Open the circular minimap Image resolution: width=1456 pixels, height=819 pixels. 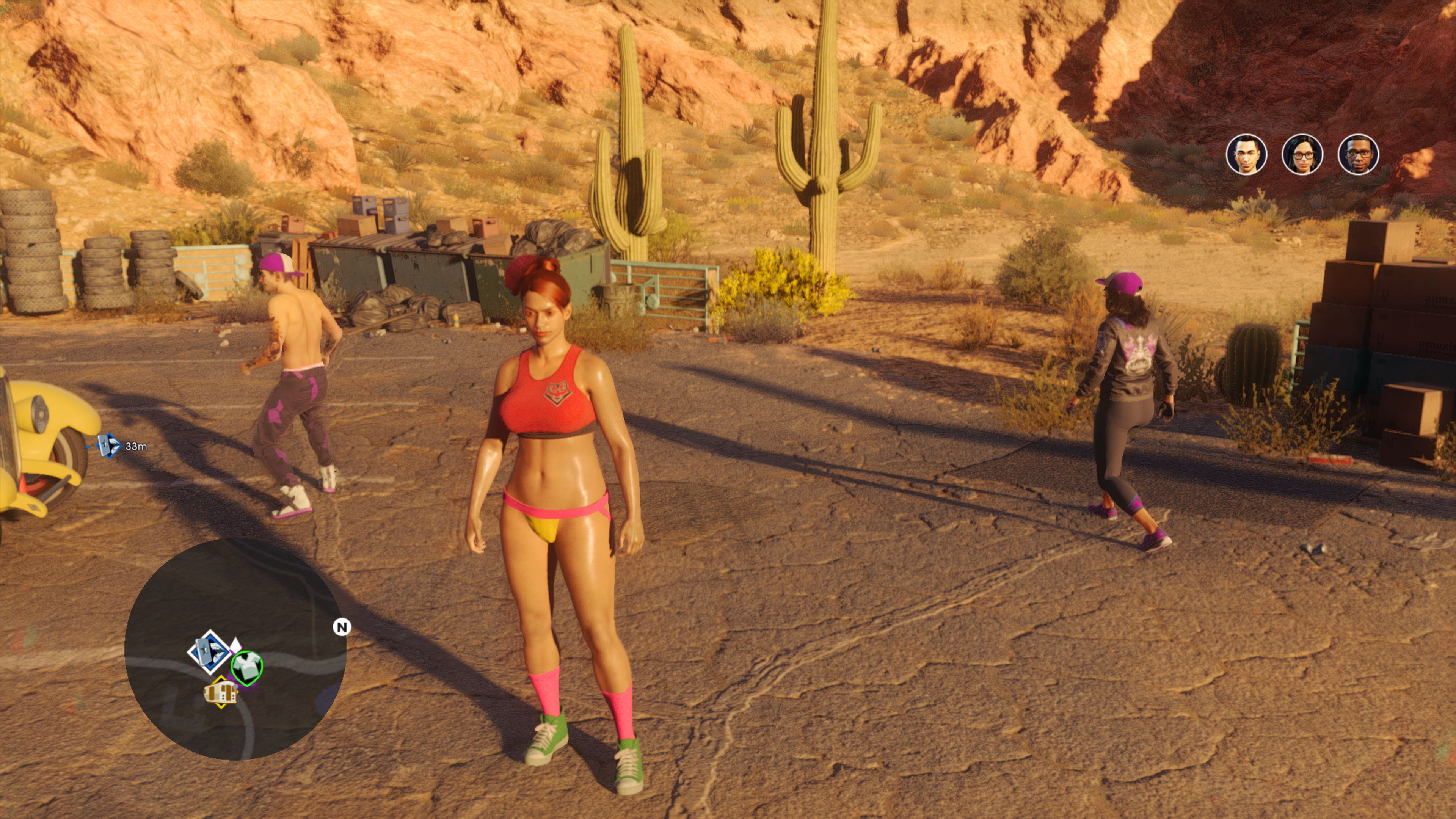coord(235,649)
